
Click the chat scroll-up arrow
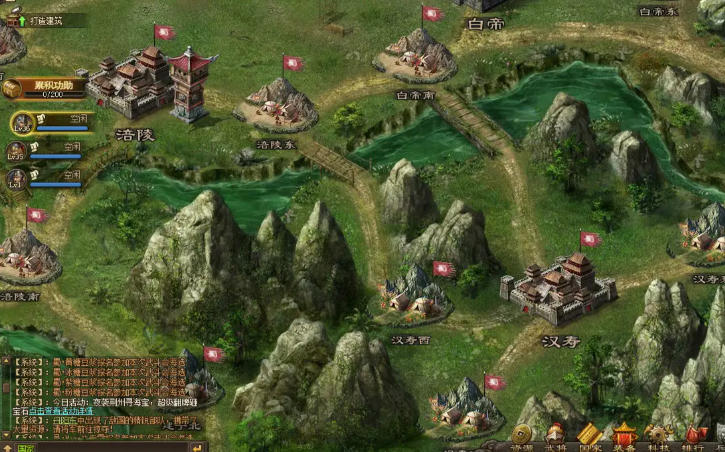tap(4, 361)
